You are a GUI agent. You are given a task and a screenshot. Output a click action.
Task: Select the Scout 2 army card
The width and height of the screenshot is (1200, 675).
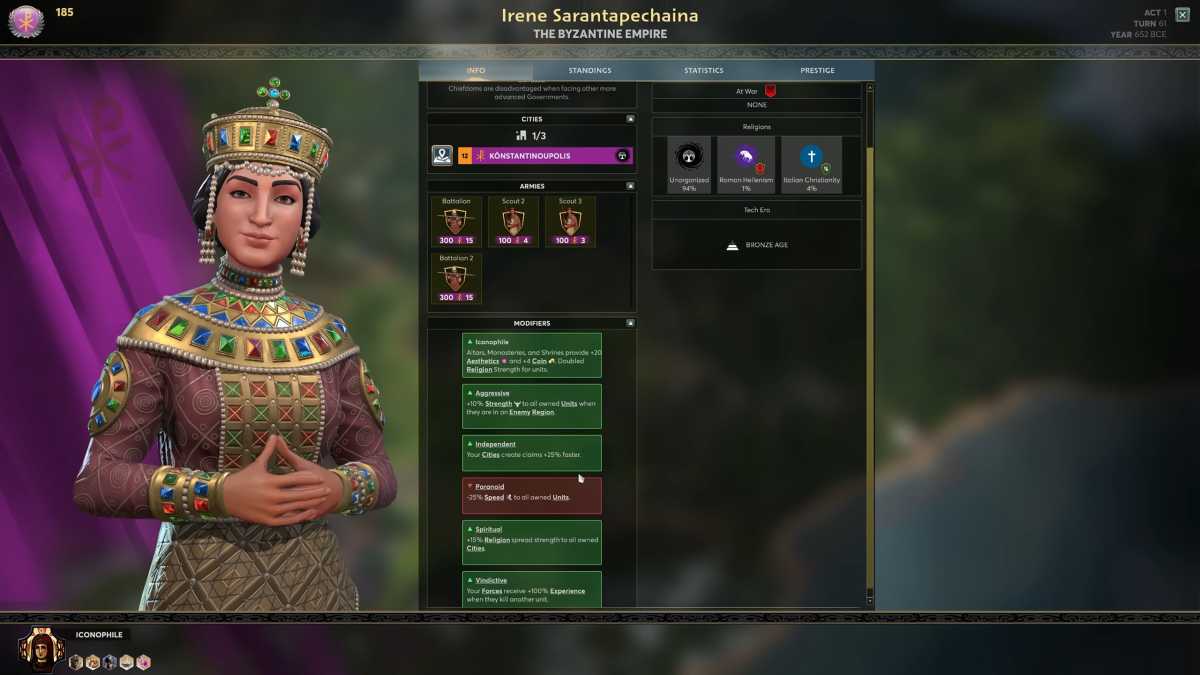(x=513, y=222)
